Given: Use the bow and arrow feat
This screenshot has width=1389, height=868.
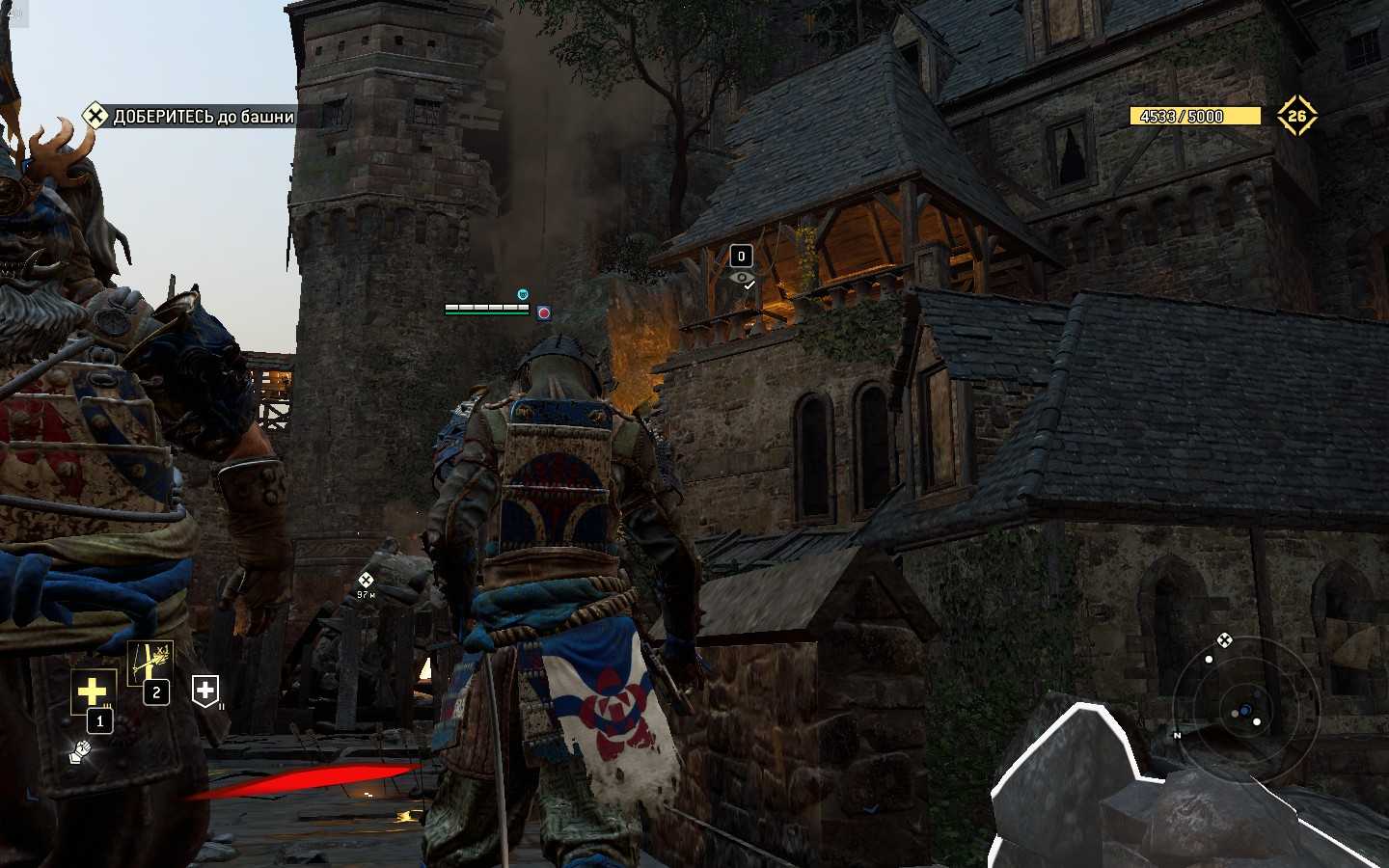Looking at the screenshot, I should (x=150, y=662).
